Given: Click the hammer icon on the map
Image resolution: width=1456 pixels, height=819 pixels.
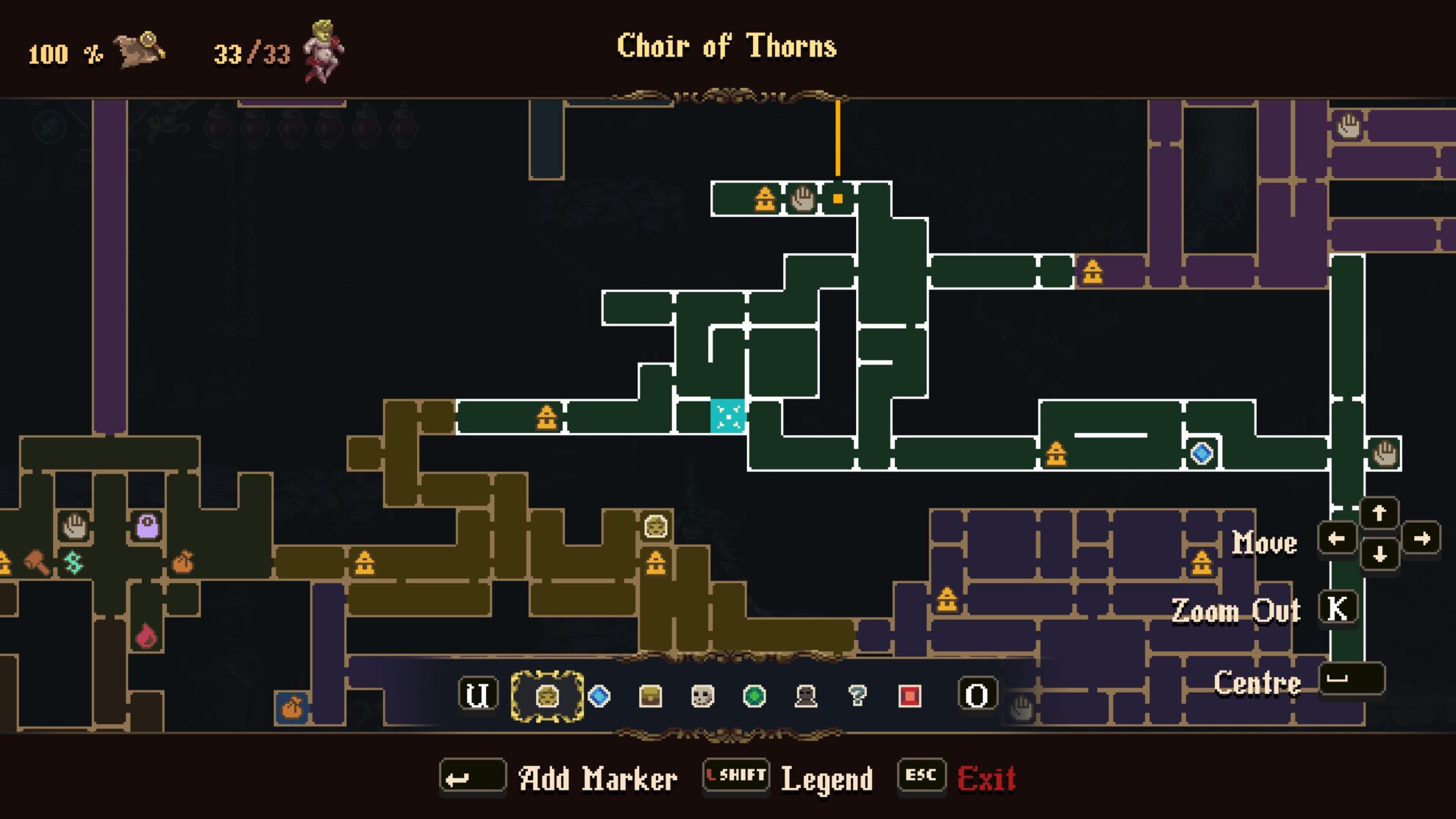Looking at the screenshot, I should point(37,562).
